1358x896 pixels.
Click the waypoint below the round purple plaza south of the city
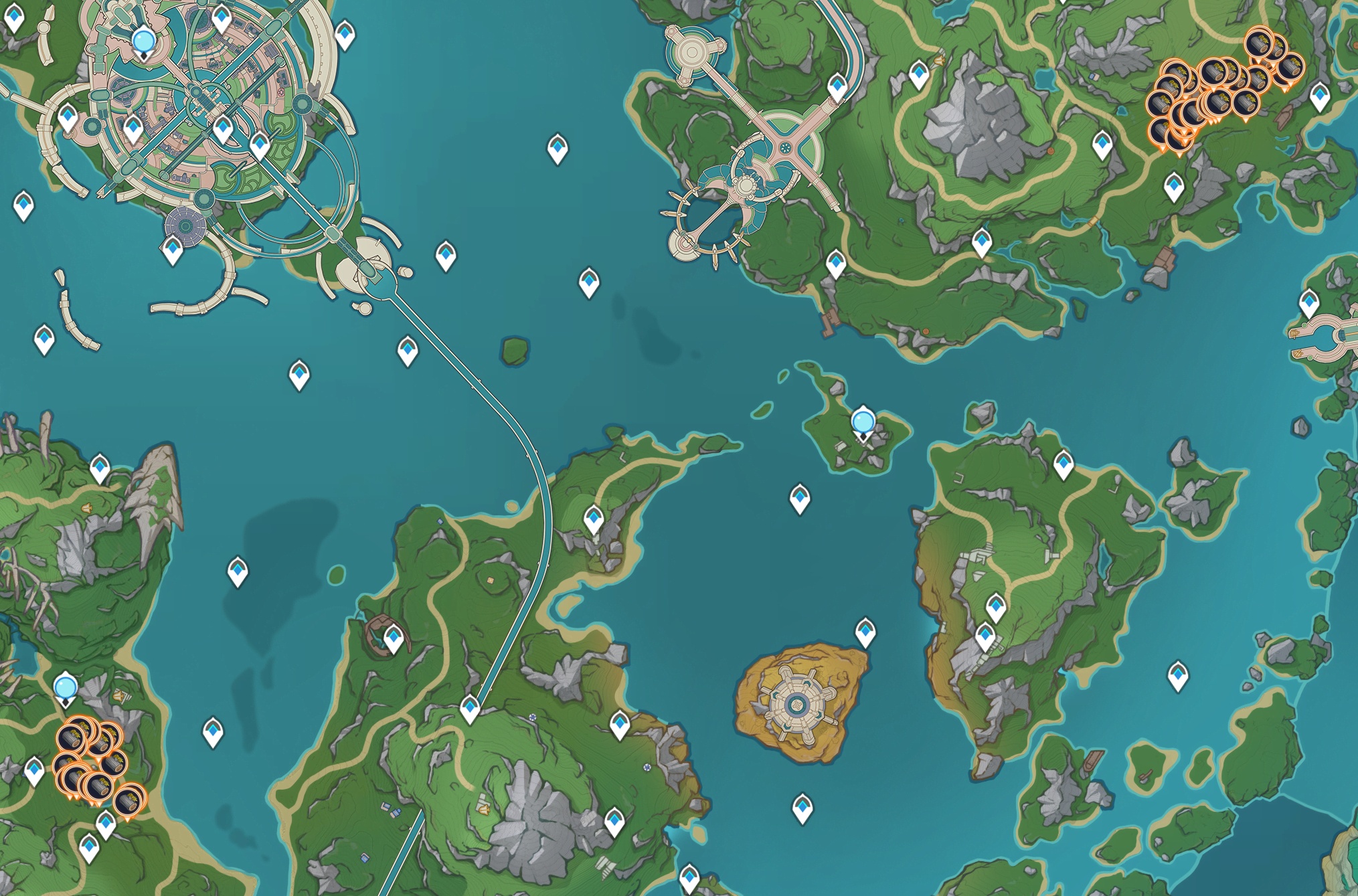click(173, 250)
